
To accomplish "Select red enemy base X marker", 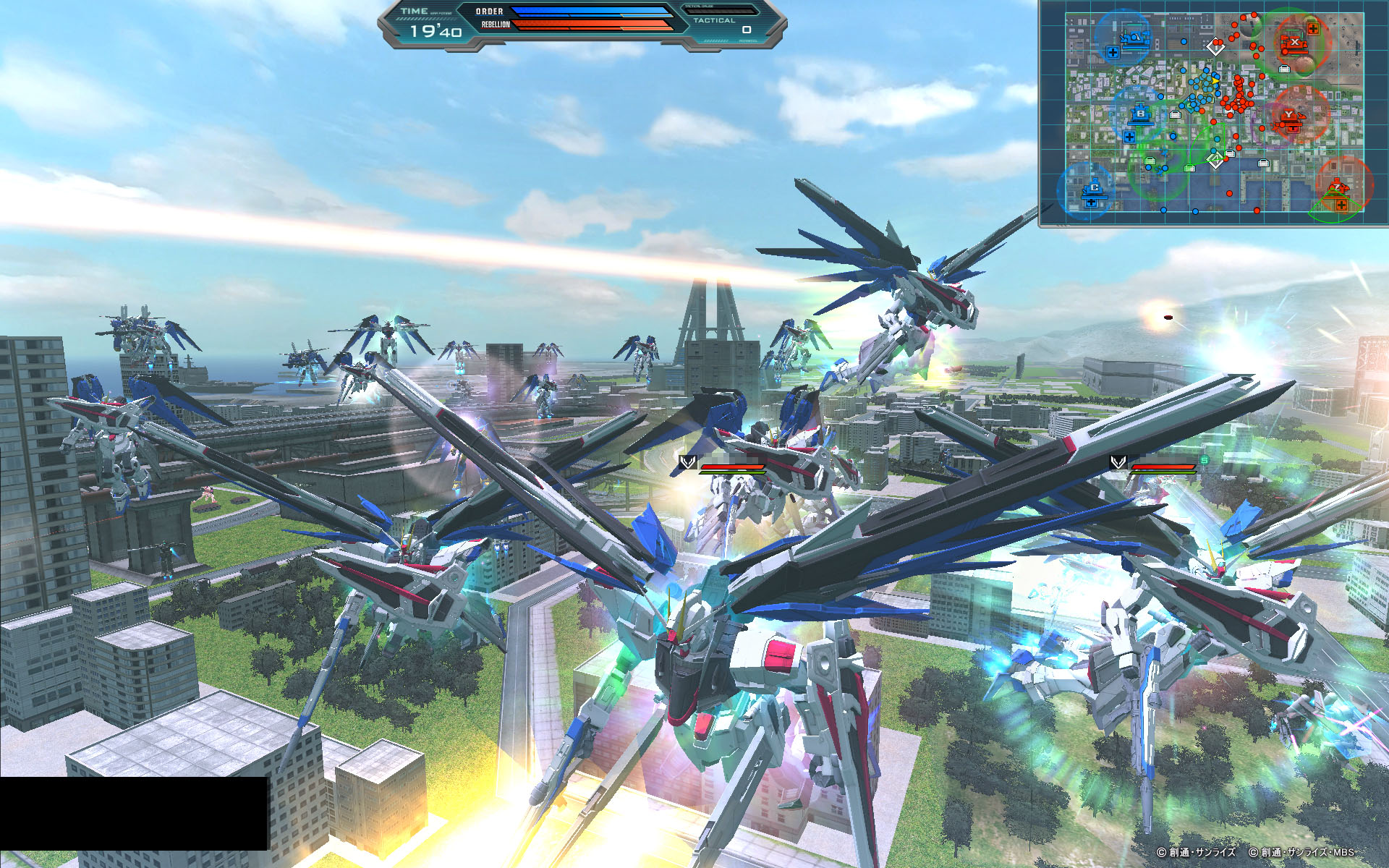I will click(x=1294, y=43).
